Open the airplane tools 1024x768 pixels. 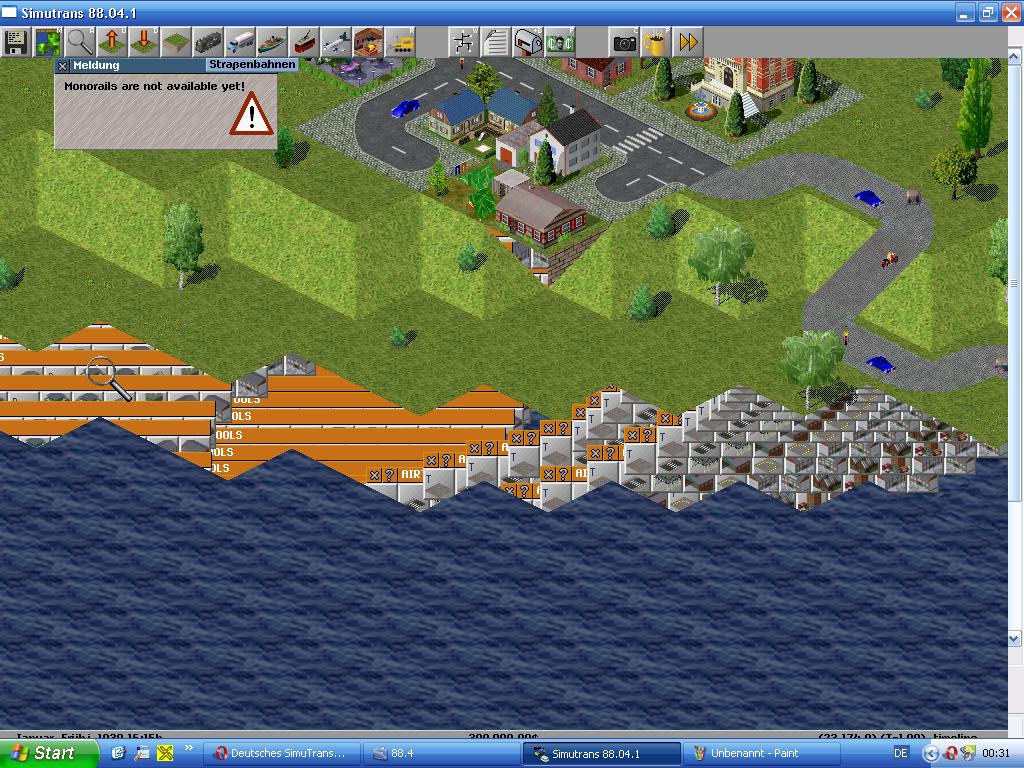tap(336, 42)
